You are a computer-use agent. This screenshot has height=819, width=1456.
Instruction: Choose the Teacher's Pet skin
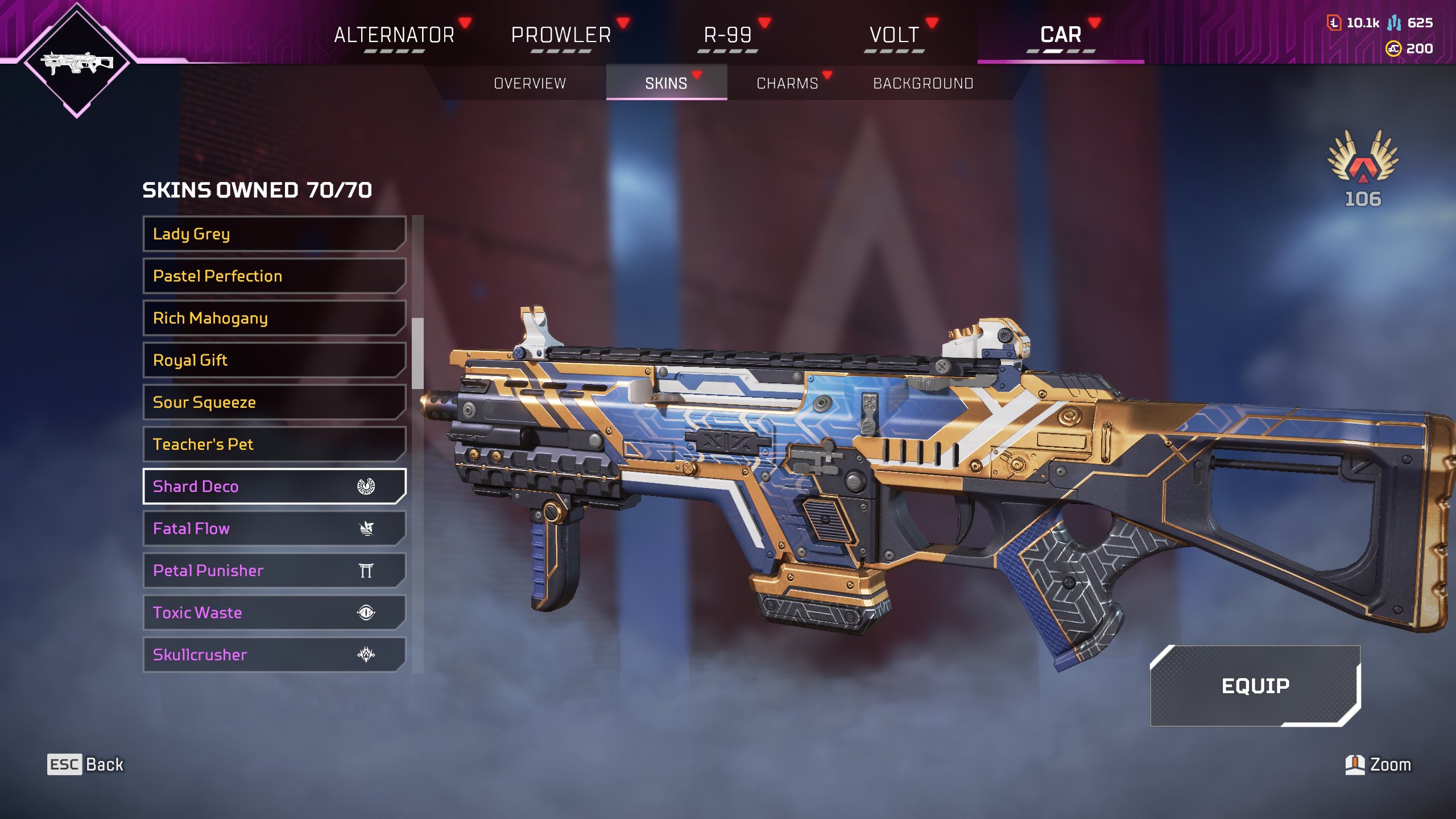coord(274,444)
